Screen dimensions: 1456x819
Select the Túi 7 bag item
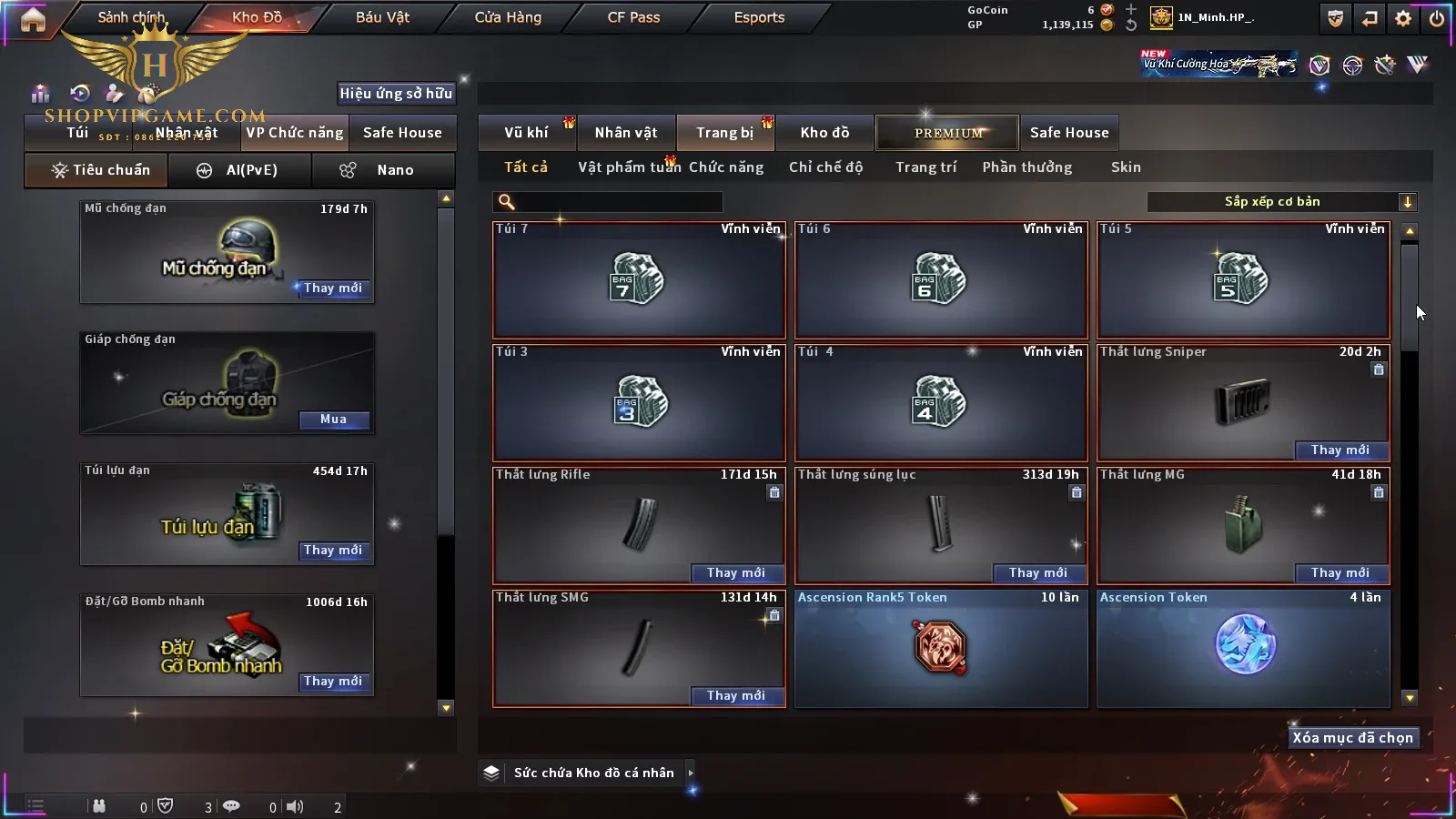(x=639, y=279)
